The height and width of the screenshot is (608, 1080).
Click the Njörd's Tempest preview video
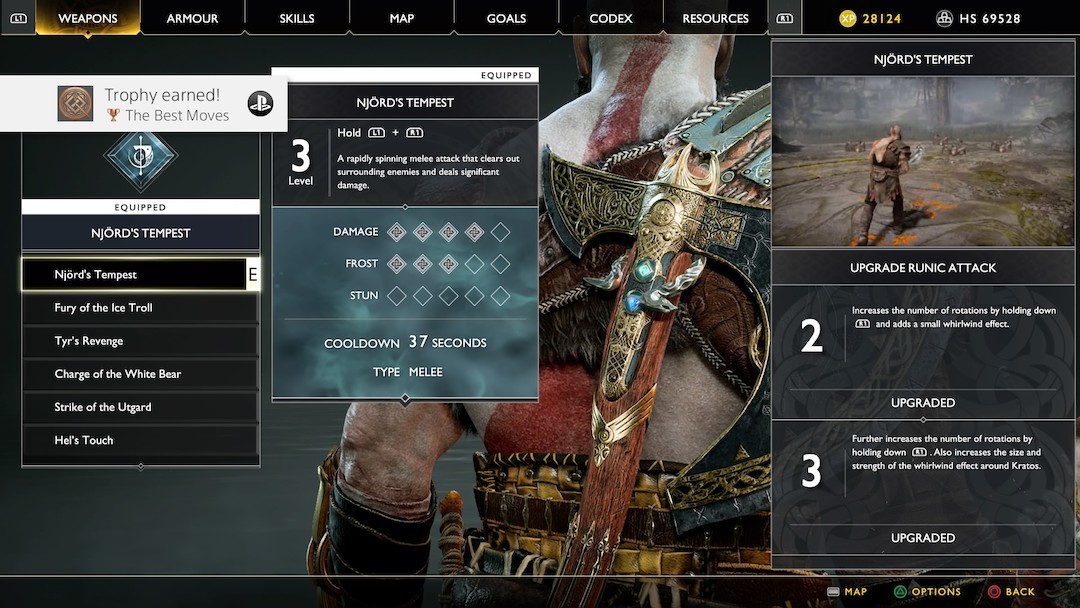pos(922,162)
